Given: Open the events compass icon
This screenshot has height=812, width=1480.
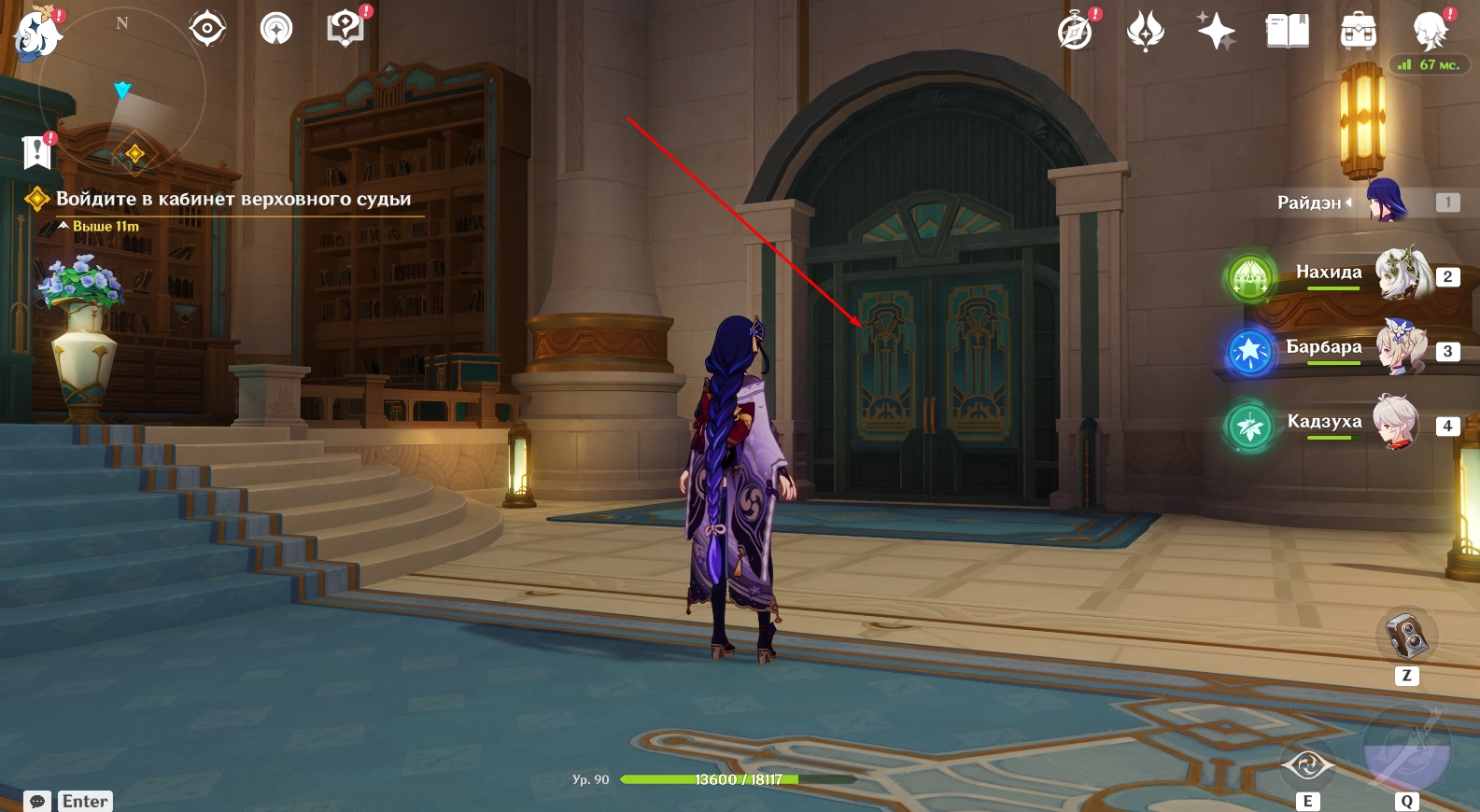Looking at the screenshot, I should [x=1076, y=31].
